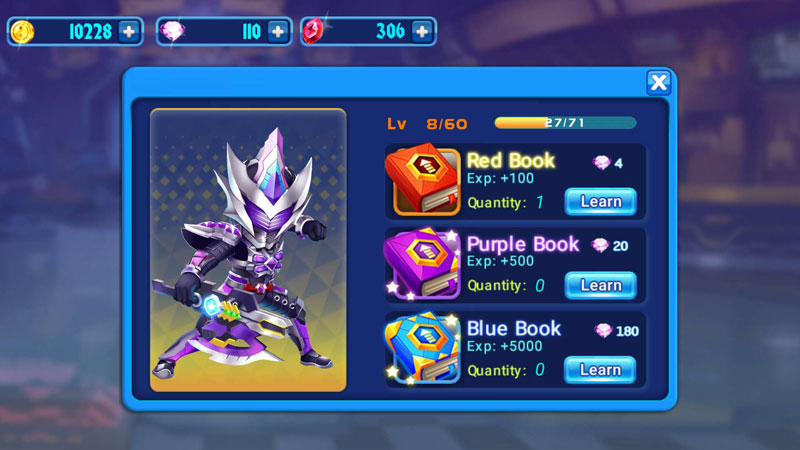Add more gold coins

(129, 32)
